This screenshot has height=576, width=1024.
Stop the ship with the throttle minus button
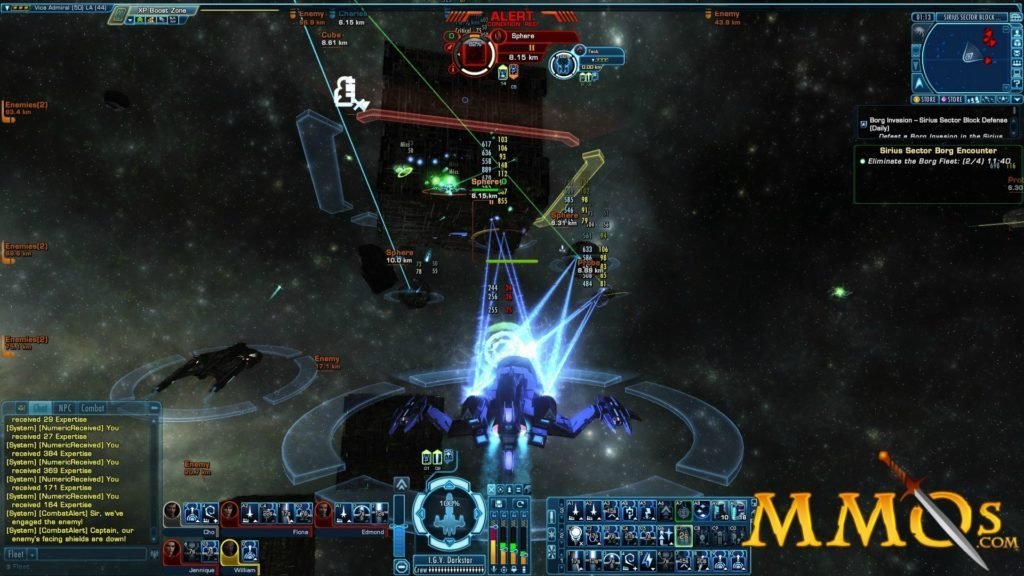[401, 567]
